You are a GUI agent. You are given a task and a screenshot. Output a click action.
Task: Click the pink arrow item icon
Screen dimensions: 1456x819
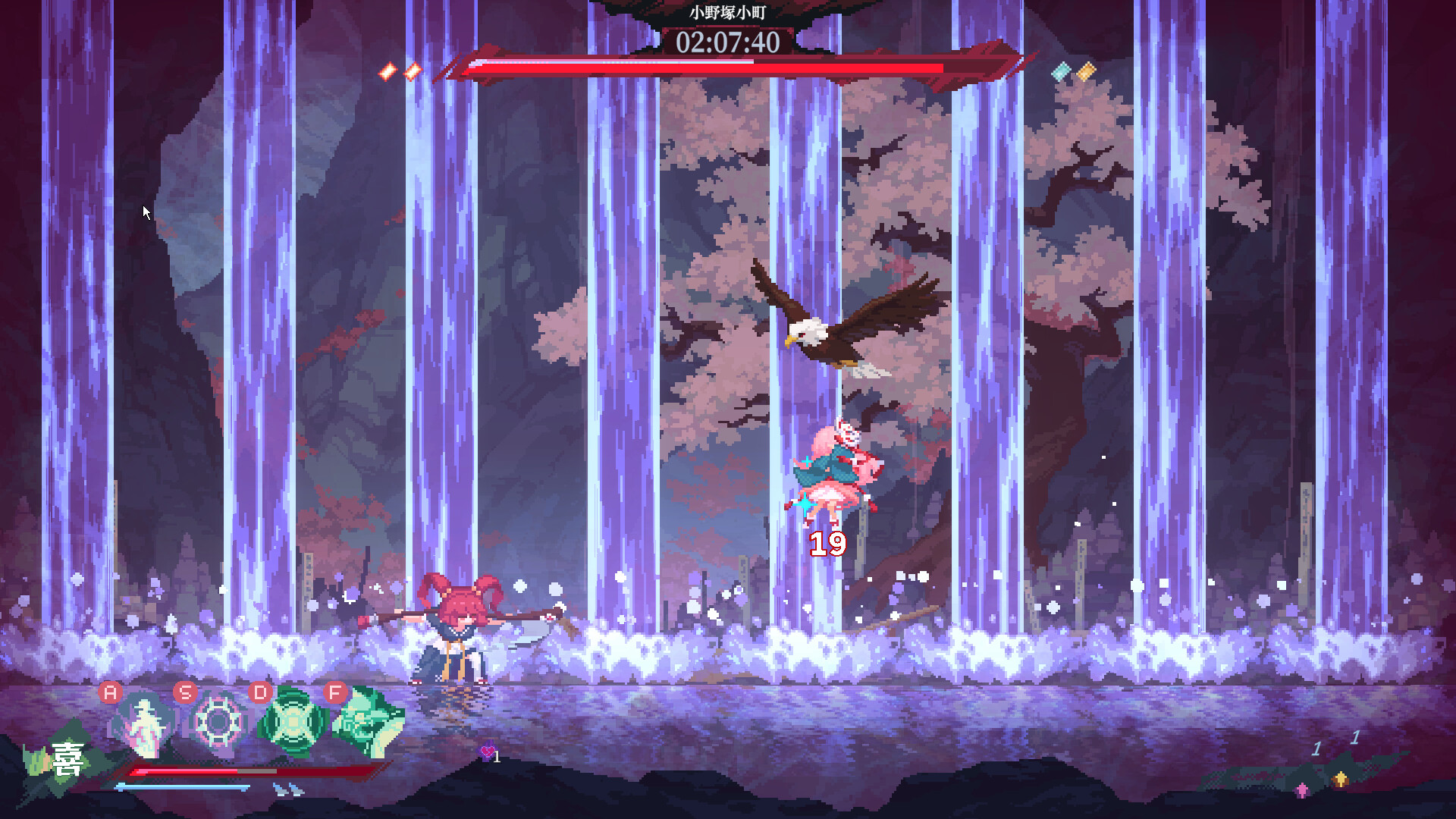(1302, 790)
